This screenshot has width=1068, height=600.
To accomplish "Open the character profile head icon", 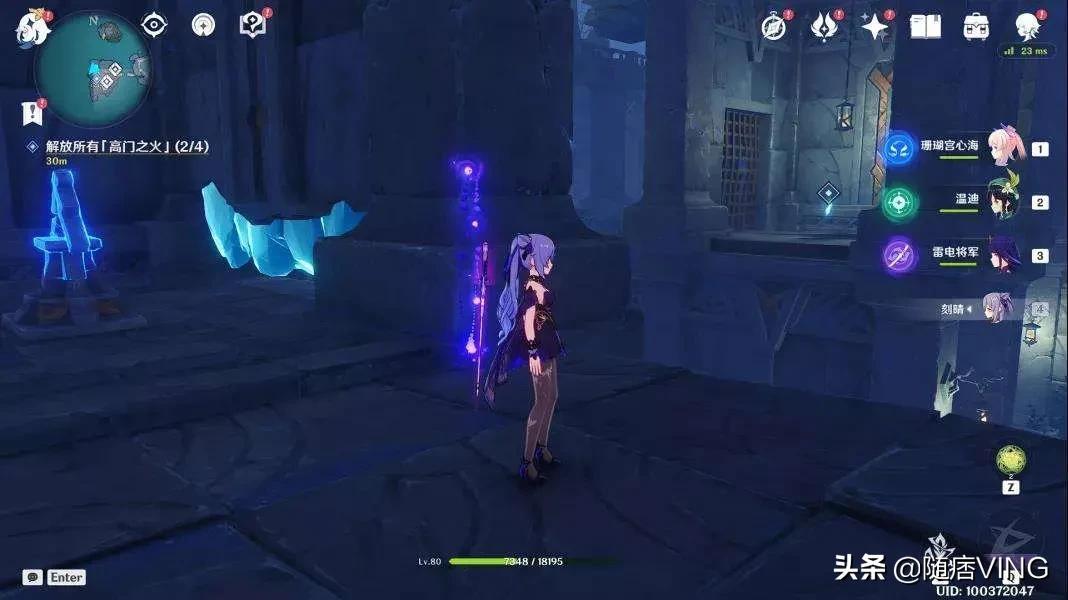I will [1026, 25].
